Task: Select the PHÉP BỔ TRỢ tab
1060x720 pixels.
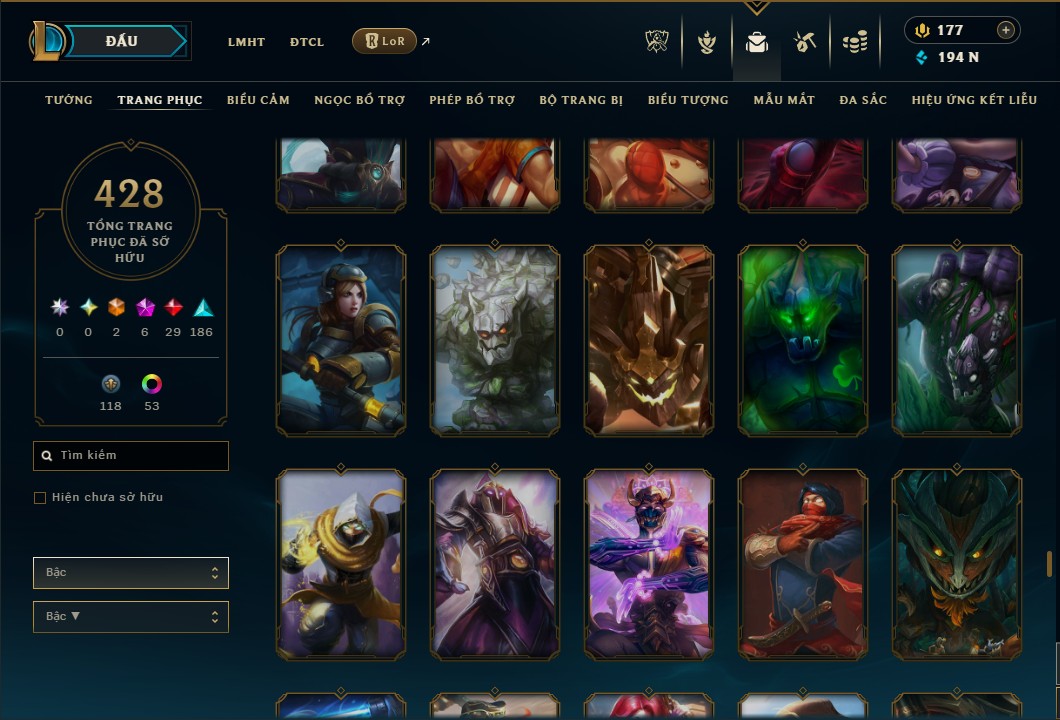Action: (472, 100)
